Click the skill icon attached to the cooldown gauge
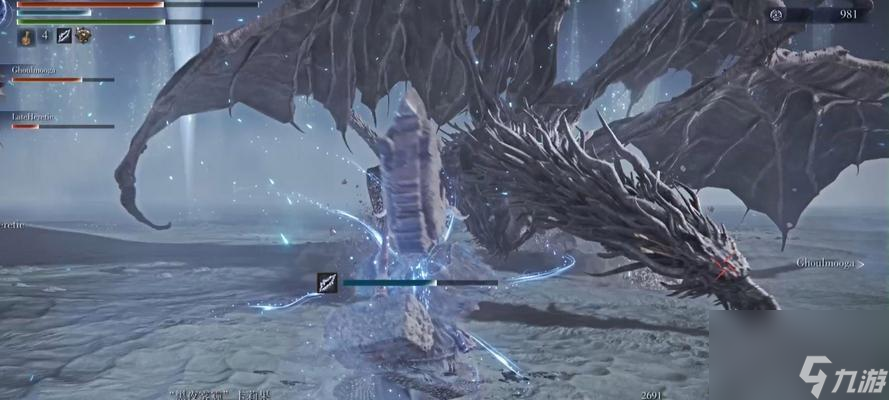 (x=326, y=283)
